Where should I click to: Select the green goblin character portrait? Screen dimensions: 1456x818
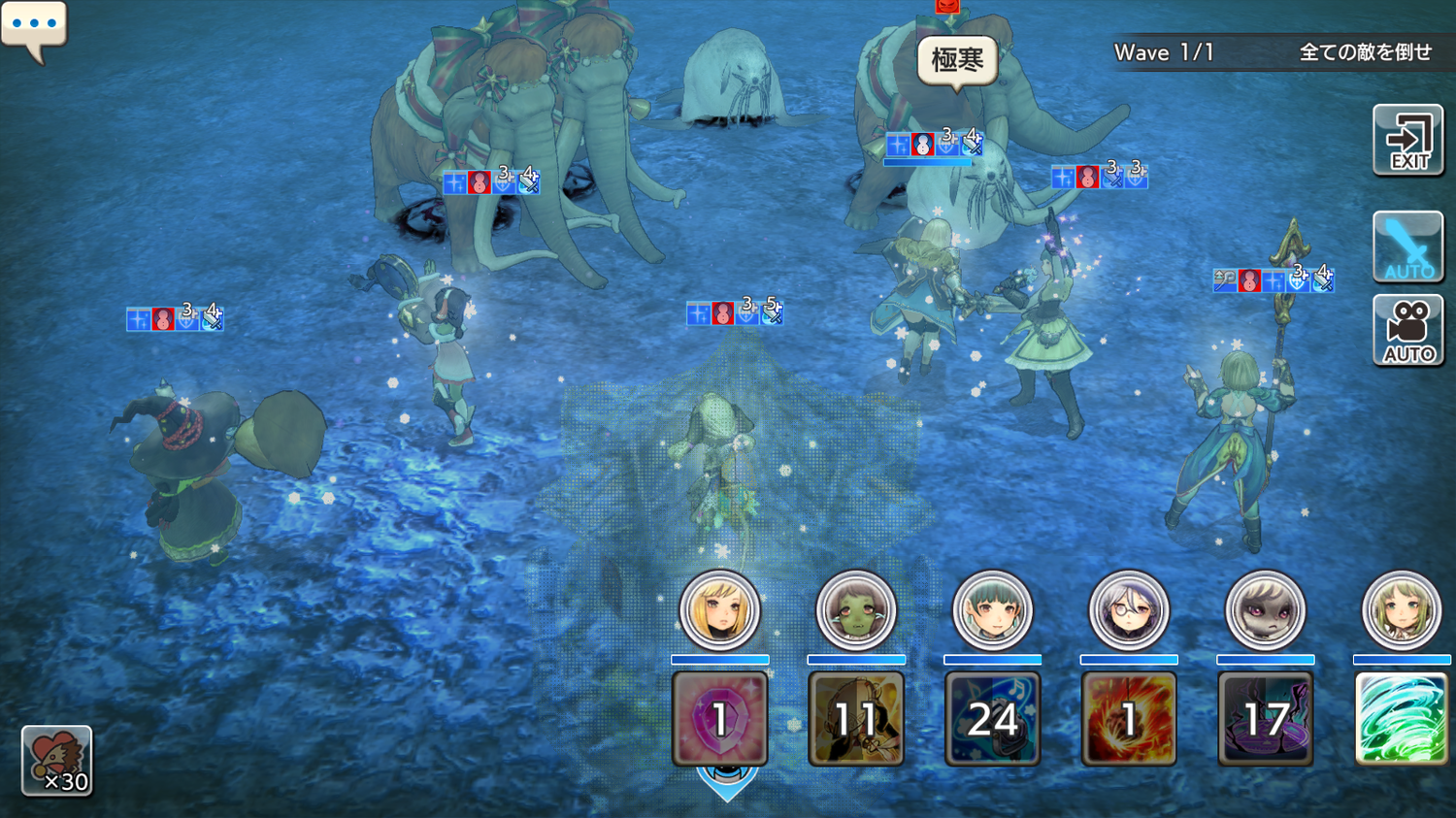[x=855, y=611]
